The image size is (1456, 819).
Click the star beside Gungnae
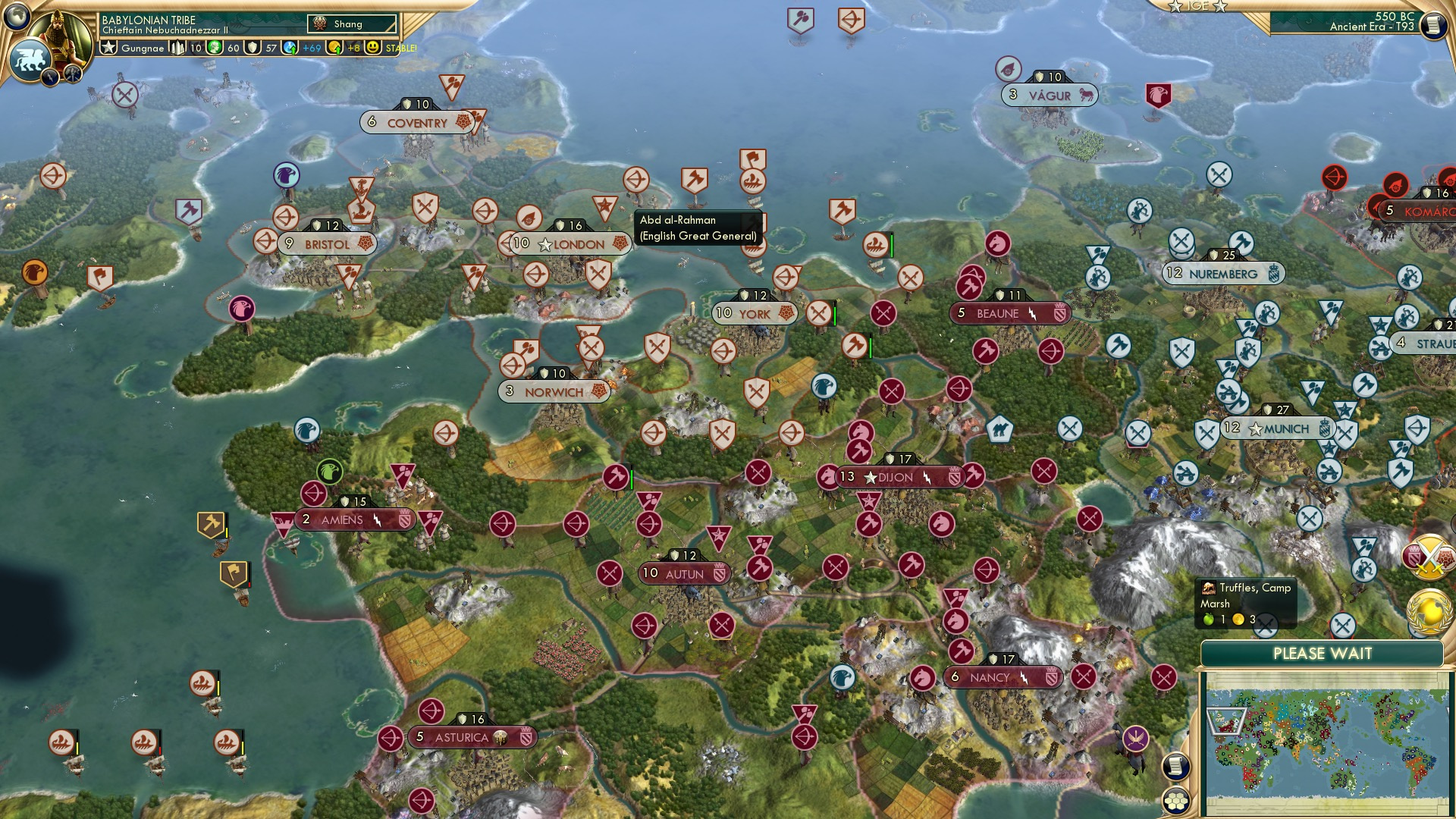[x=108, y=48]
